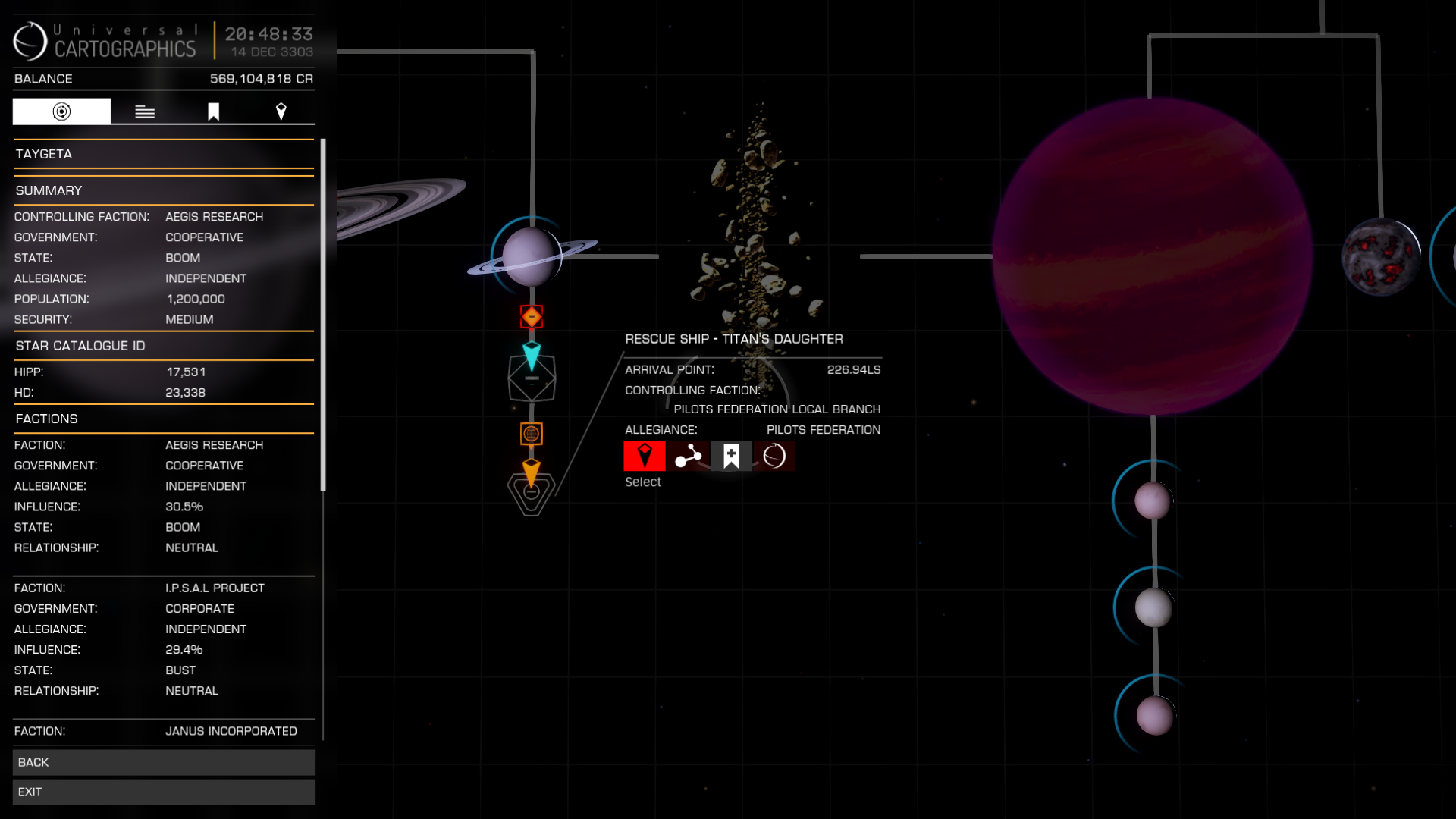1456x819 pixels.
Task: Click the Select label under the popup icons
Action: coord(643,482)
